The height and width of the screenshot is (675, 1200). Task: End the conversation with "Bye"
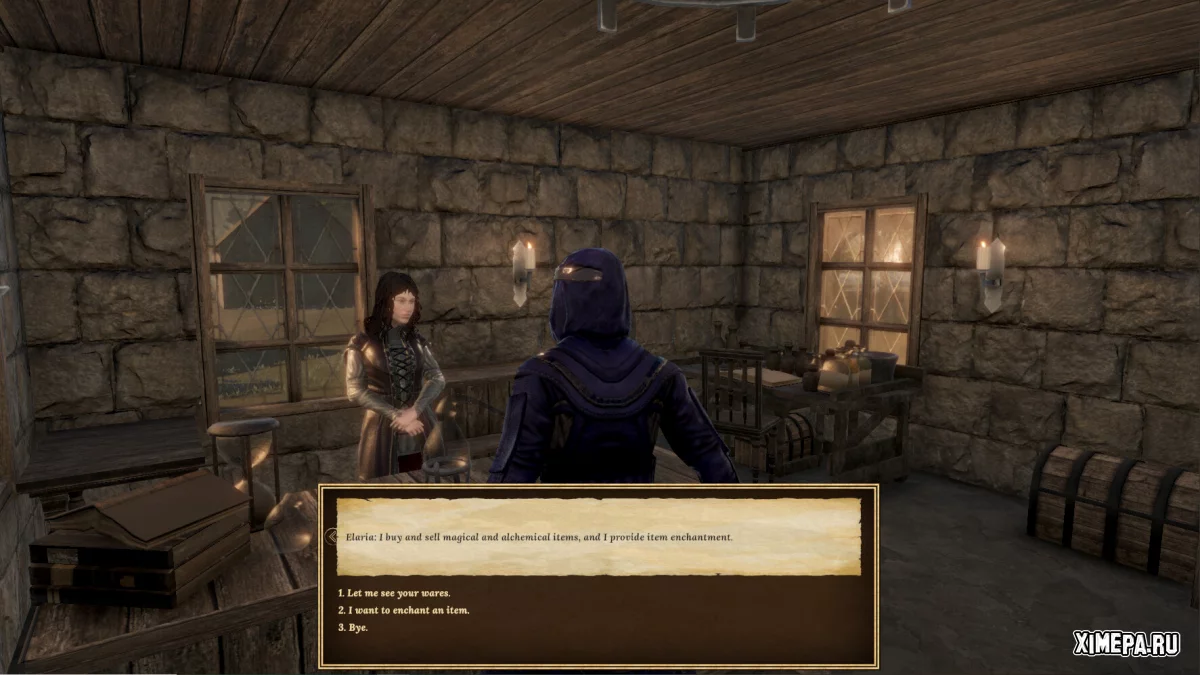pyautogui.click(x=353, y=627)
